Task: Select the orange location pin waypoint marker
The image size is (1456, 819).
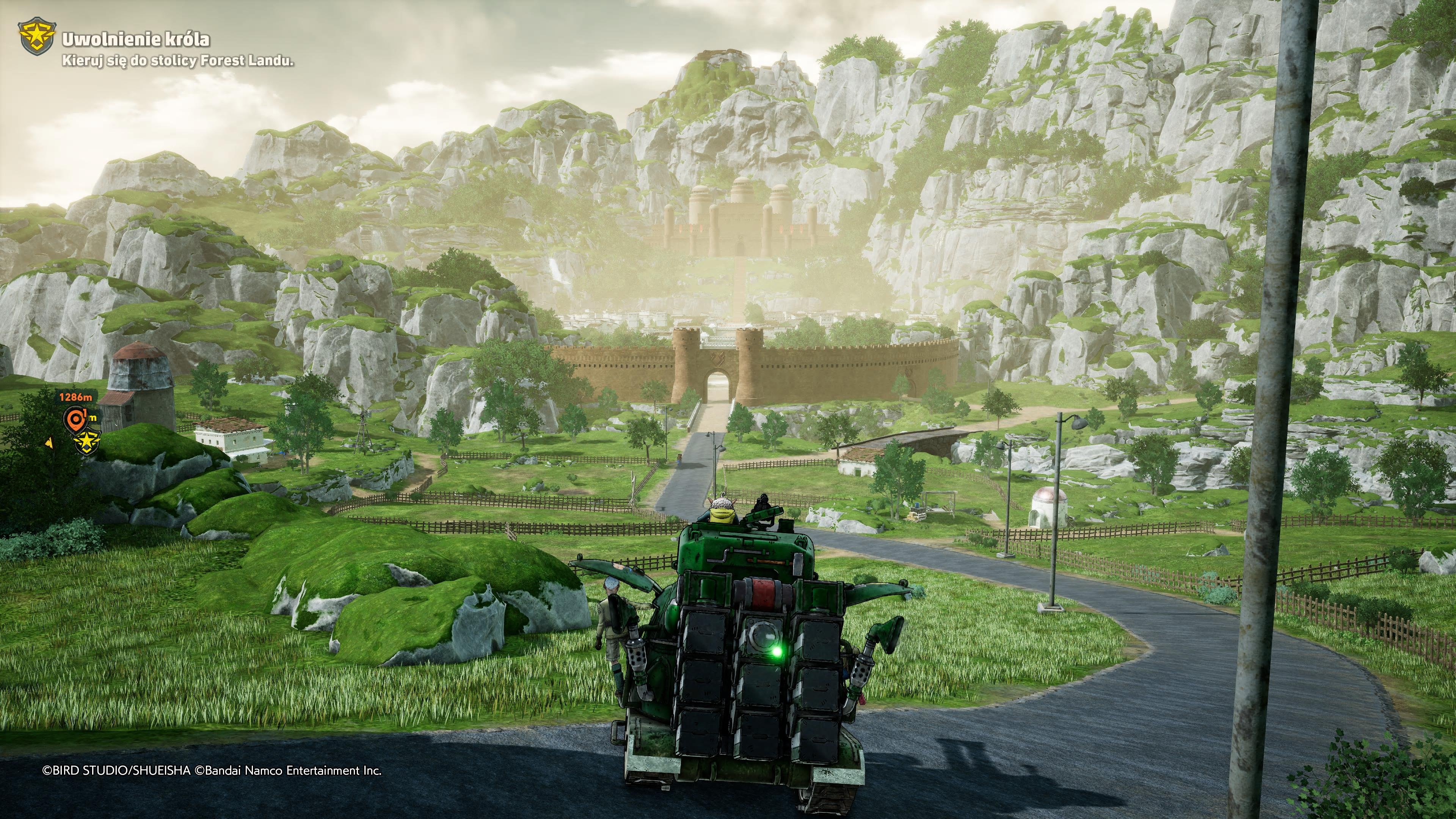Action: pyautogui.click(x=75, y=419)
